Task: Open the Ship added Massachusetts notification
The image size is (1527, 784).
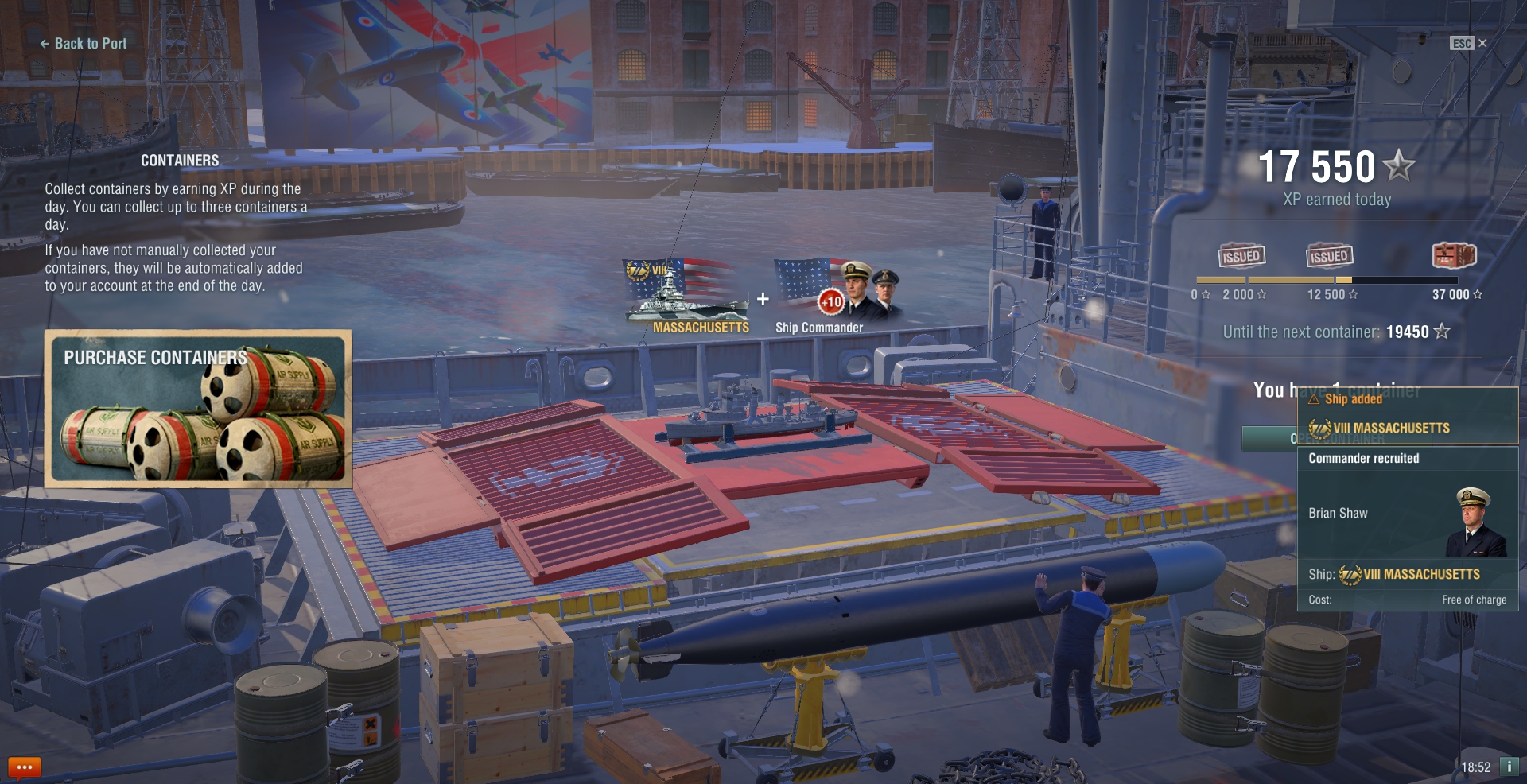Action: click(1407, 415)
